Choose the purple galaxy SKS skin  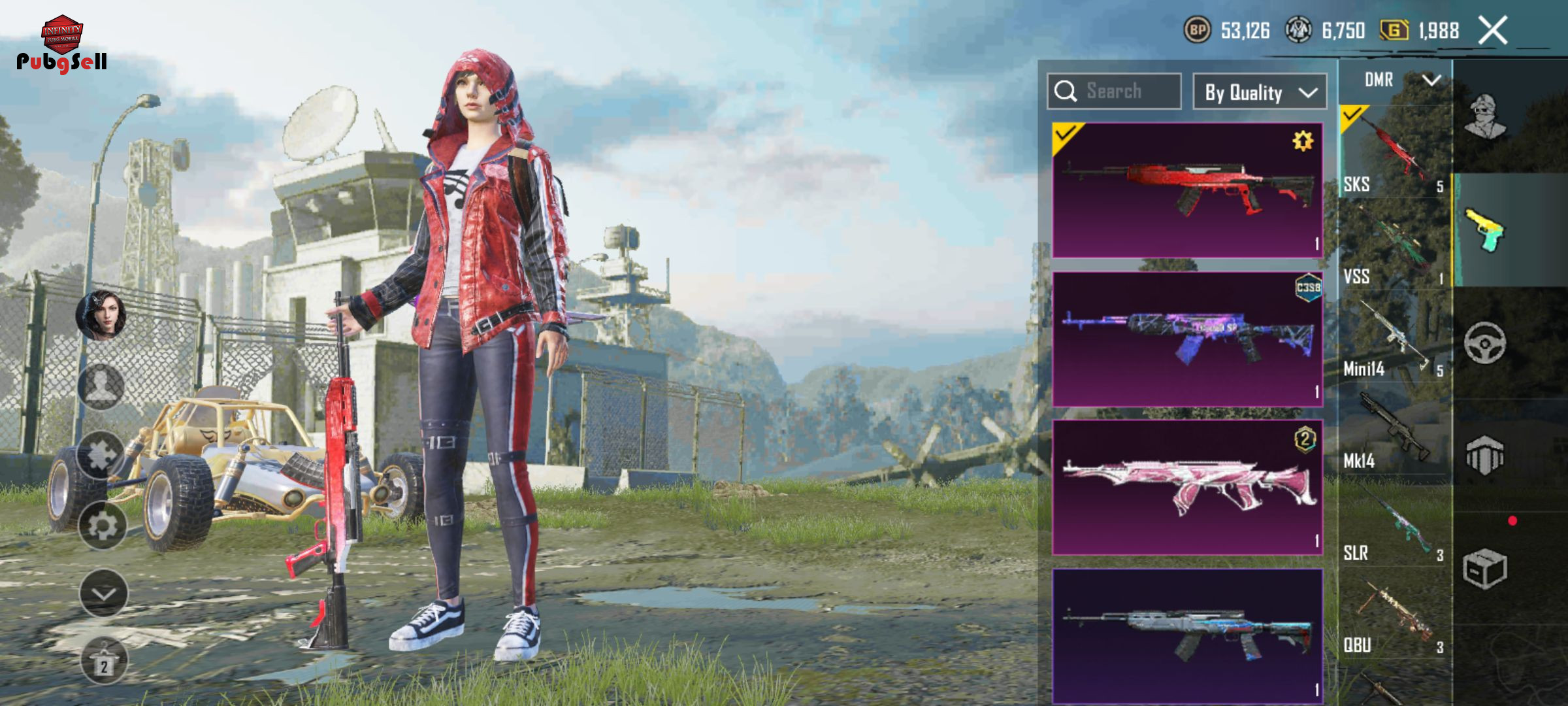coord(1187,339)
